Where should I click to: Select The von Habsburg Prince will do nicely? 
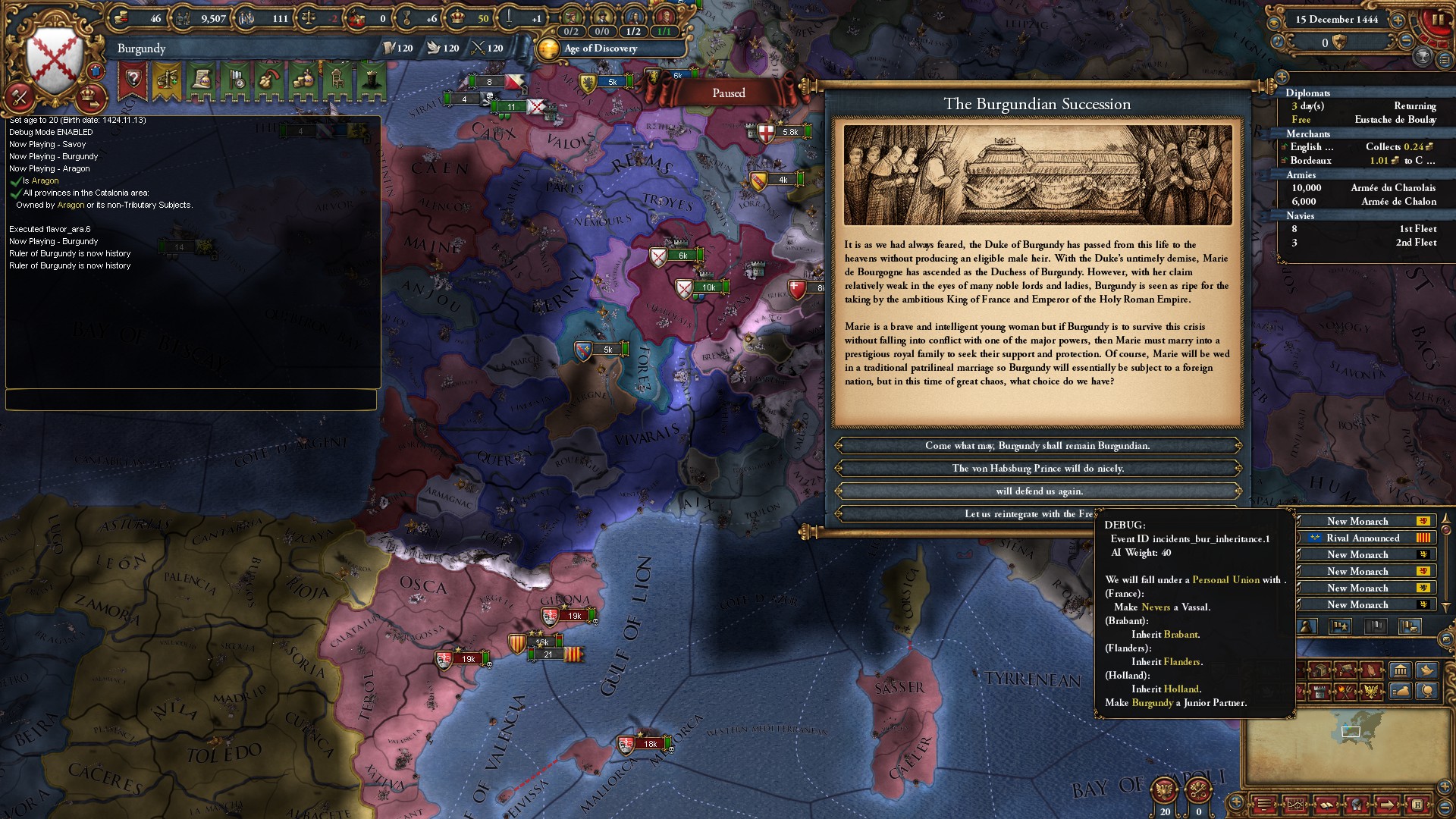[x=1037, y=468]
